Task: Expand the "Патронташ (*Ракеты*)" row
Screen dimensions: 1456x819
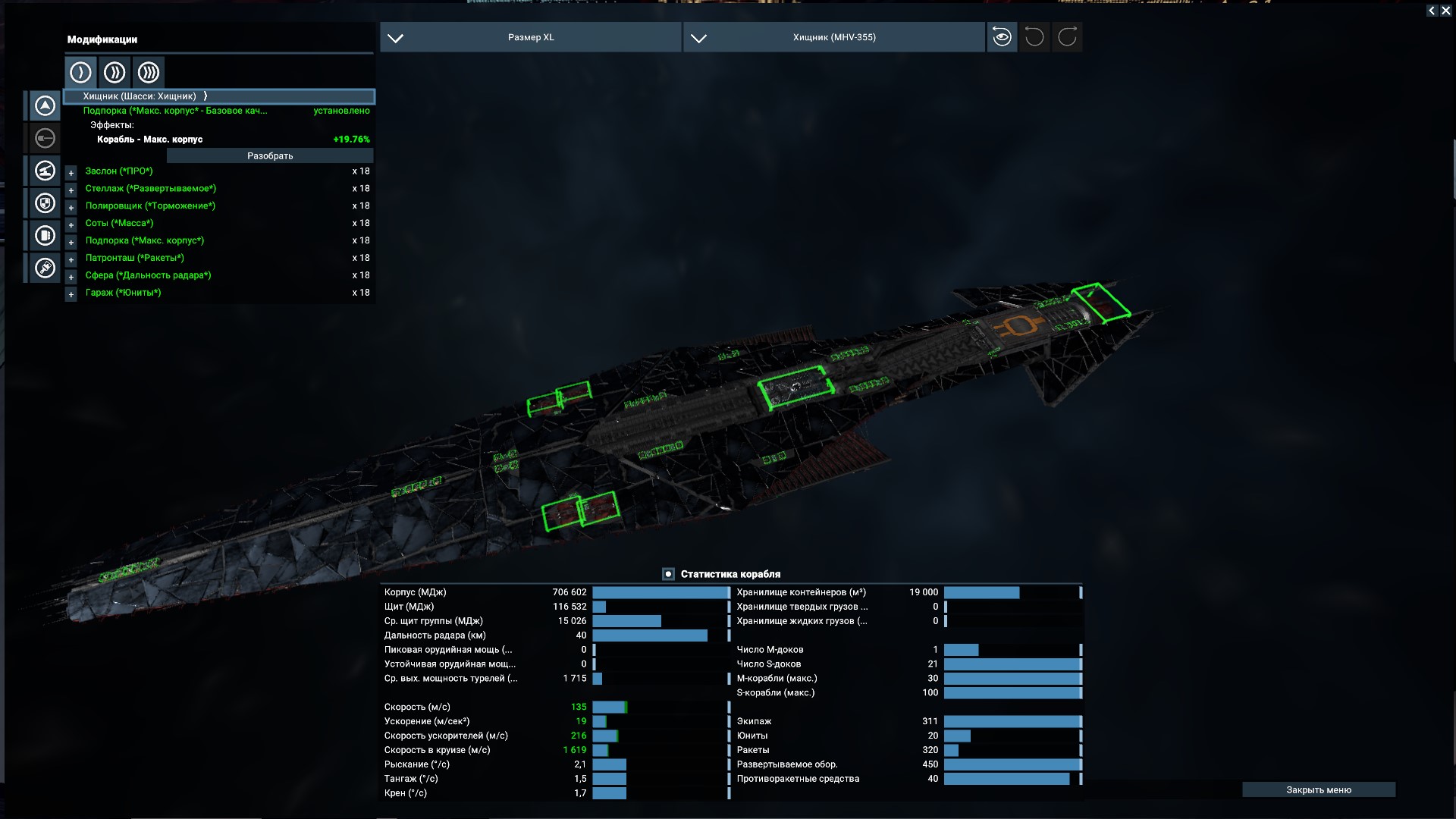Action: coord(71,259)
